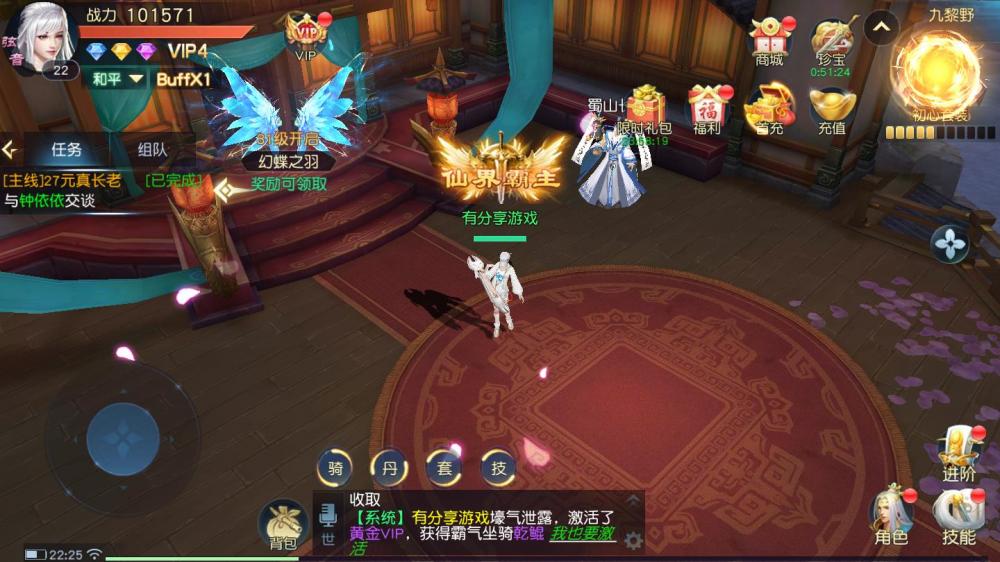Expand the 和平 combat mode dropdown

[116, 79]
